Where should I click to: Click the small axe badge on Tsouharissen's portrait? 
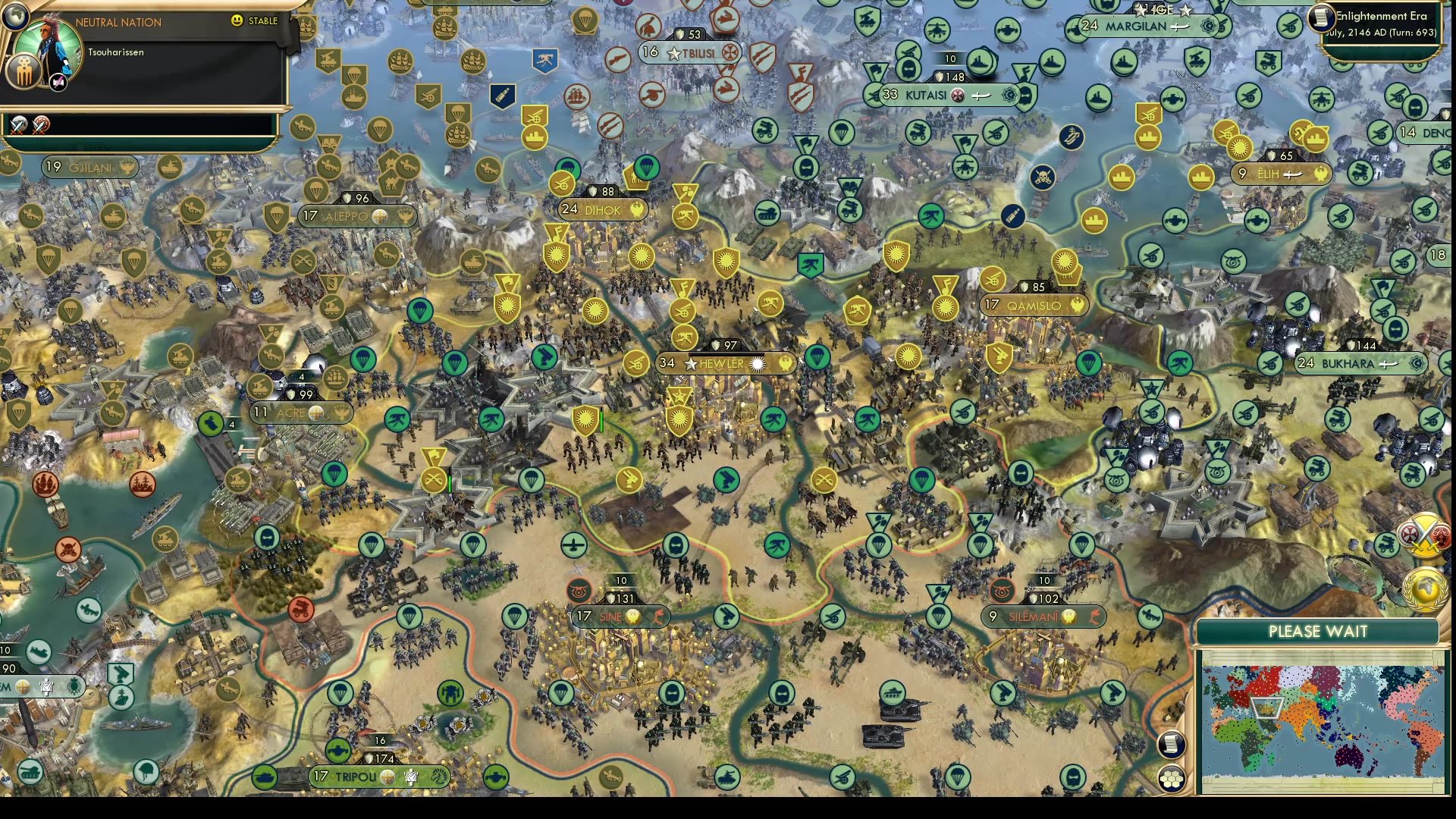click(58, 82)
